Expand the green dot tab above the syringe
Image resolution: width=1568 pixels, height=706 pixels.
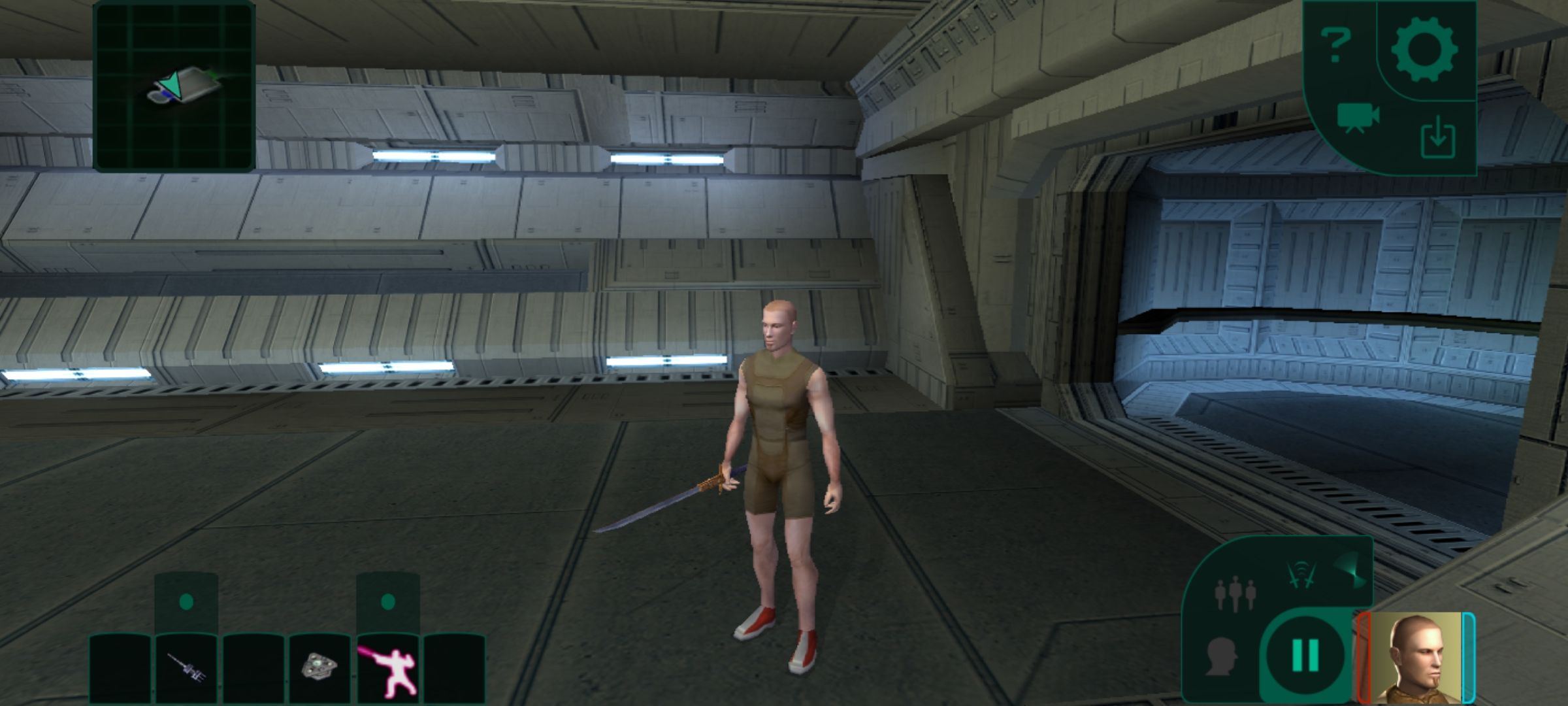186,601
